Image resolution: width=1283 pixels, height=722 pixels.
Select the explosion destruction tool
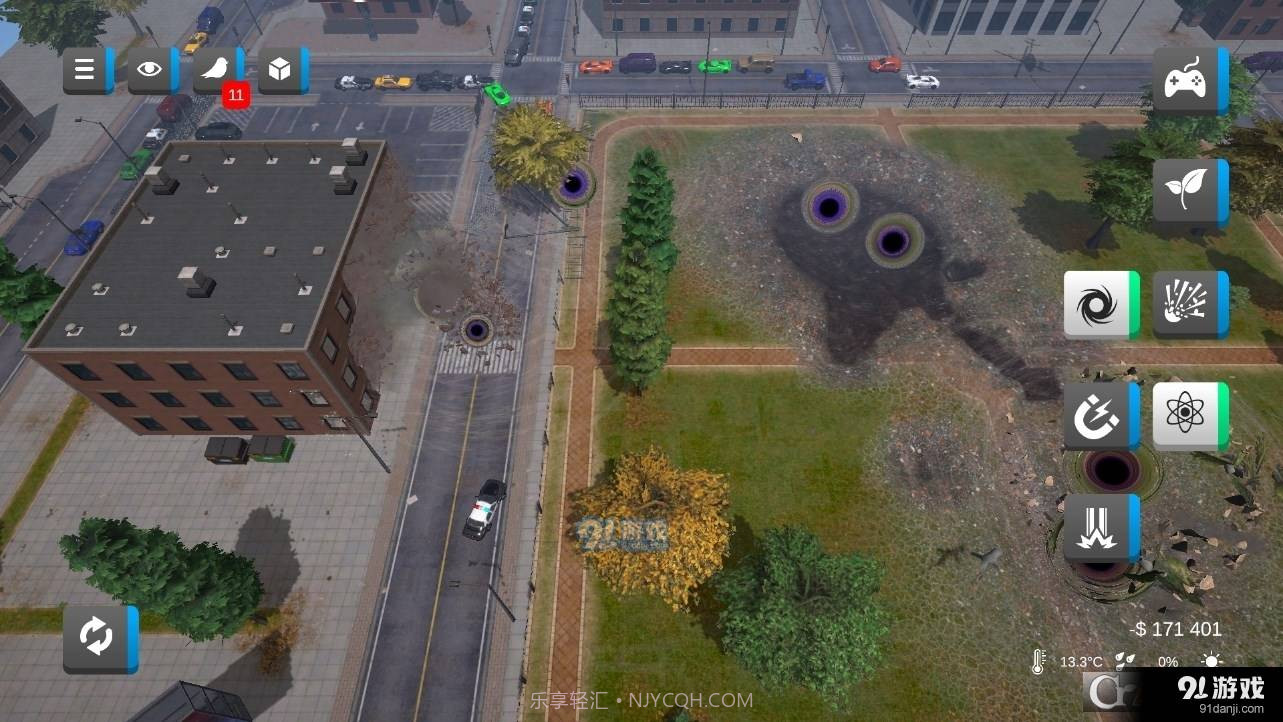tap(1187, 304)
